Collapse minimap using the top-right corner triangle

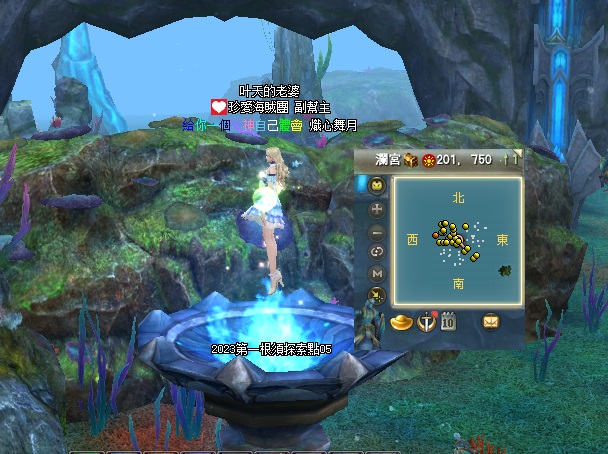pyautogui.click(x=518, y=152)
